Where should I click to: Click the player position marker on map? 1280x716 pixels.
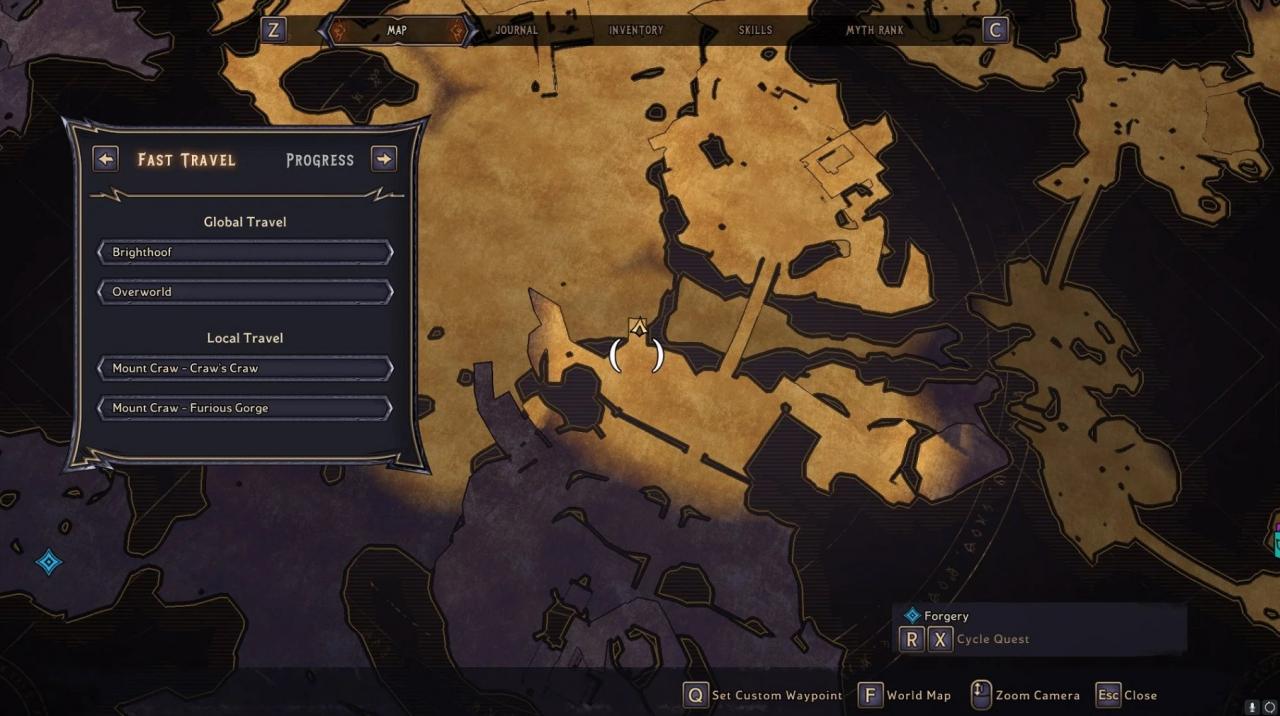(637, 328)
